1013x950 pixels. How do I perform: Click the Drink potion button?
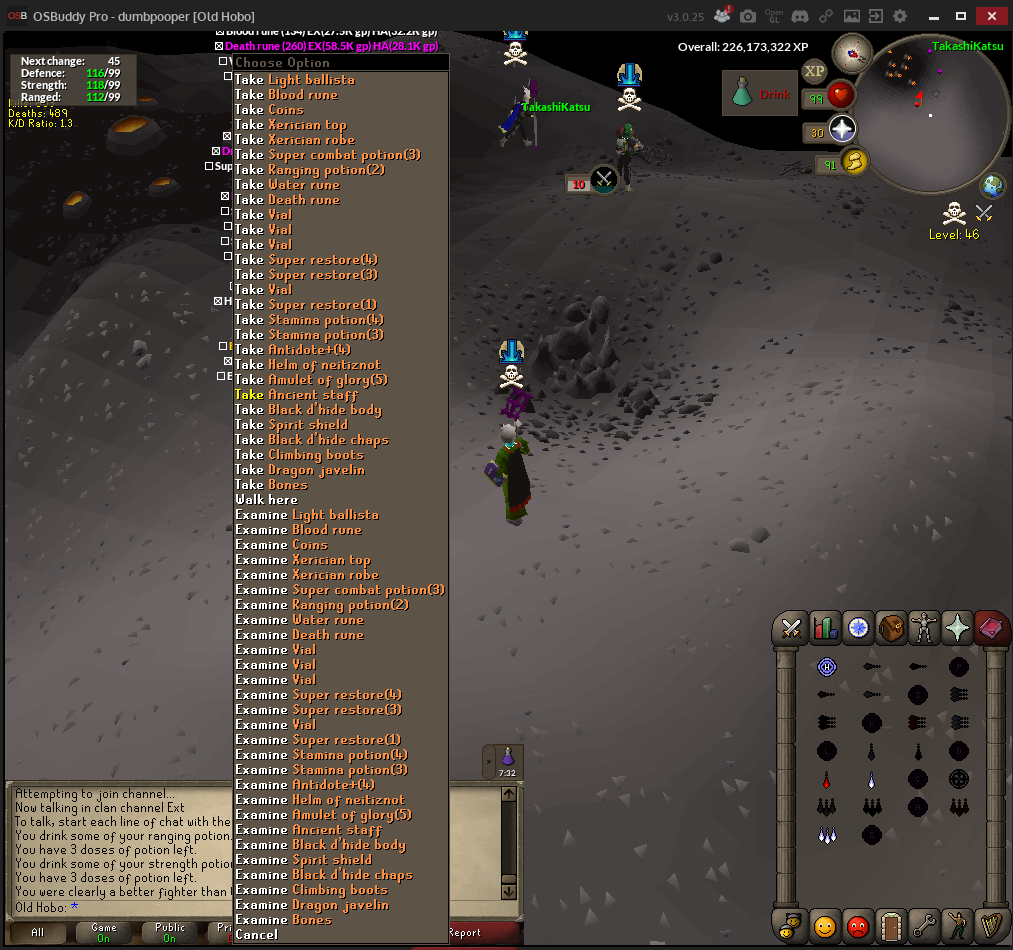760,94
